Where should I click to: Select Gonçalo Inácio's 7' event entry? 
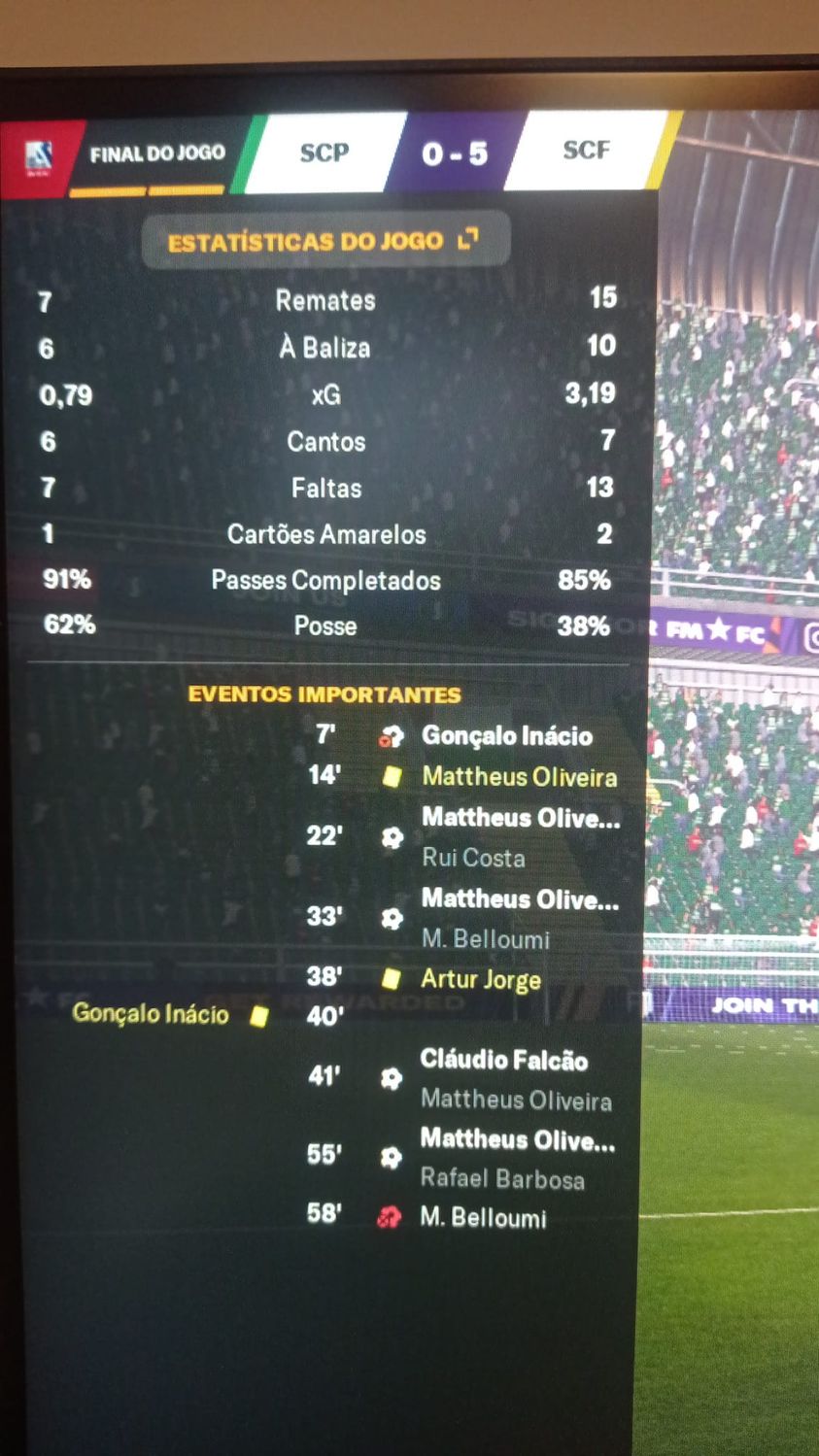pyautogui.click(x=506, y=736)
